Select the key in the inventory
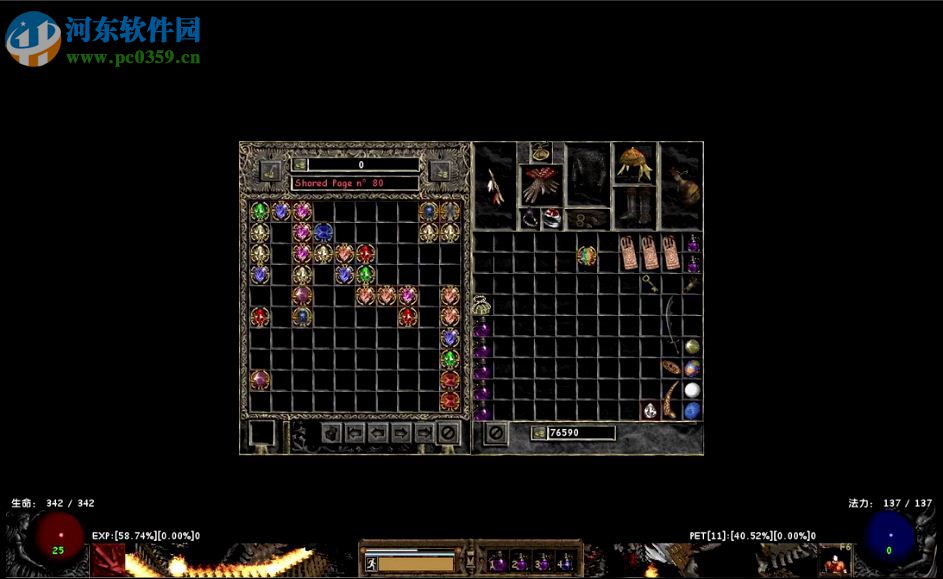This screenshot has width=943, height=579. pyautogui.click(x=651, y=283)
